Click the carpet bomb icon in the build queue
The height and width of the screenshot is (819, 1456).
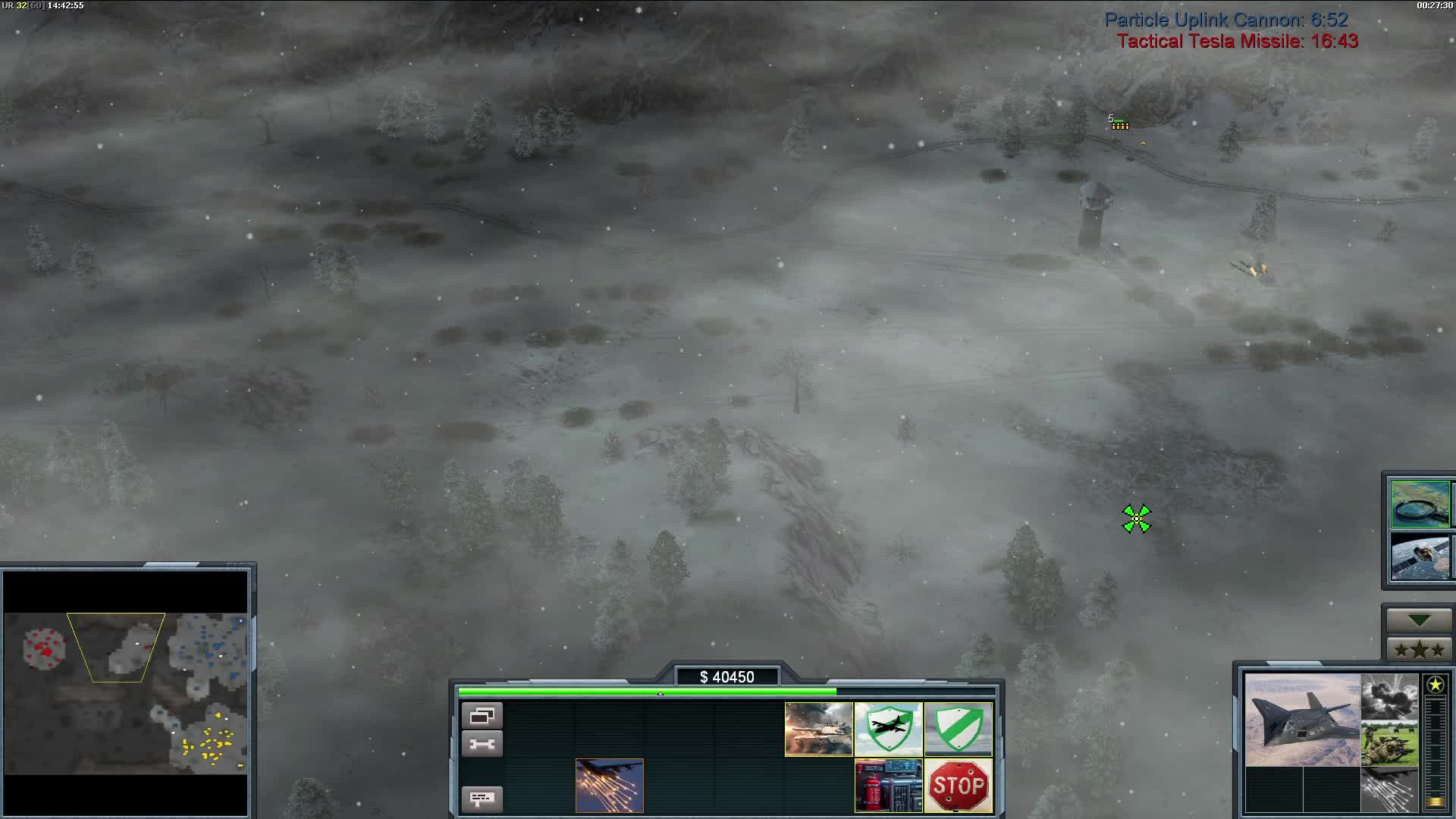(x=609, y=786)
